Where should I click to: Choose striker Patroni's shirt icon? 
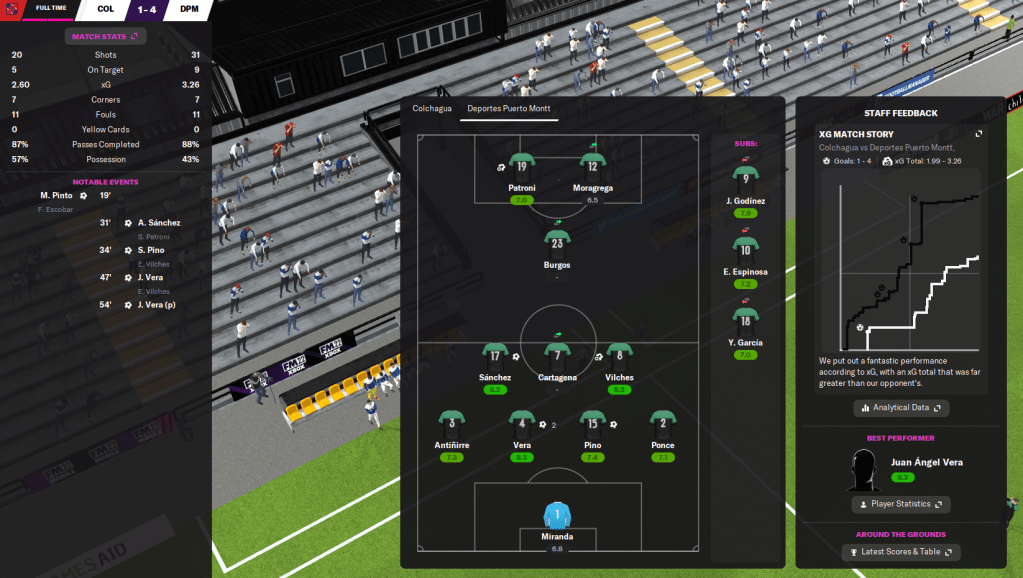pos(521,167)
